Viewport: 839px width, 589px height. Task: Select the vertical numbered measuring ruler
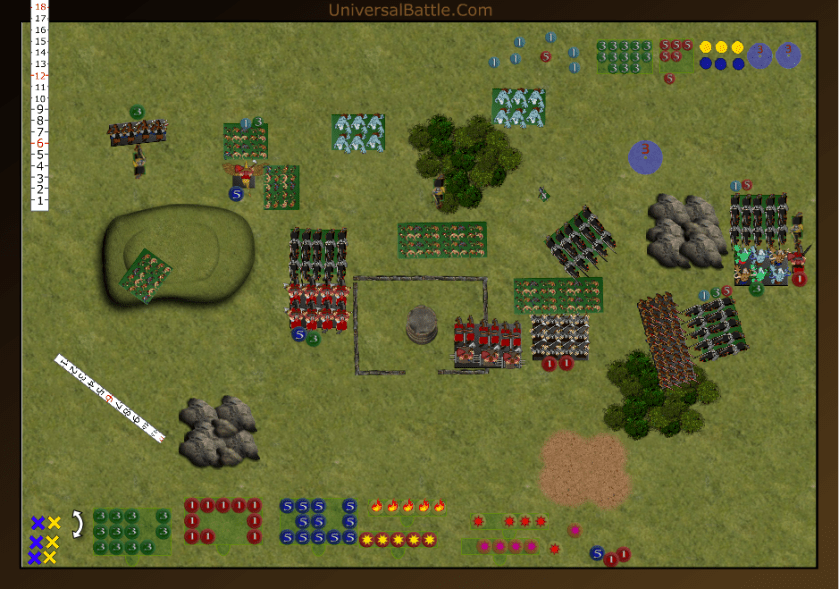click(x=40, y=105)
